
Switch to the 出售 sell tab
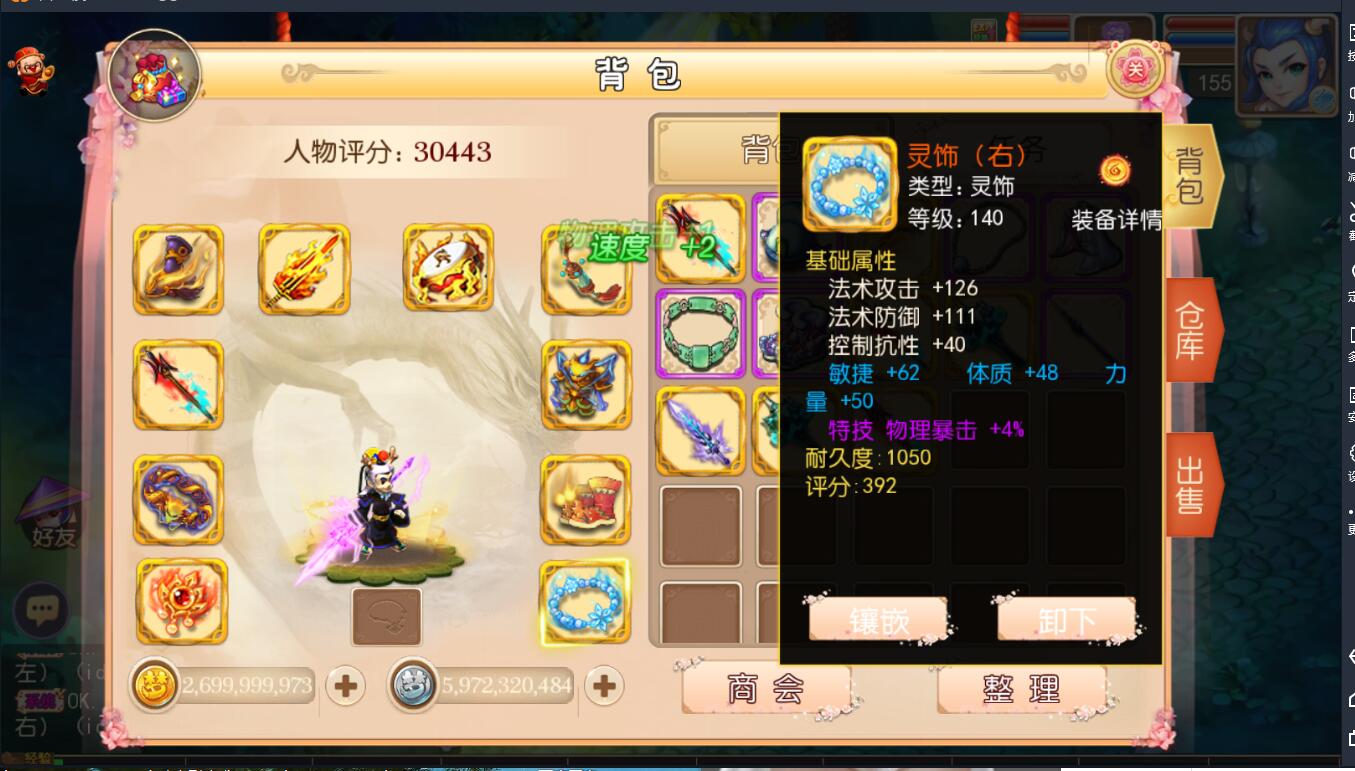[1190, 483]
